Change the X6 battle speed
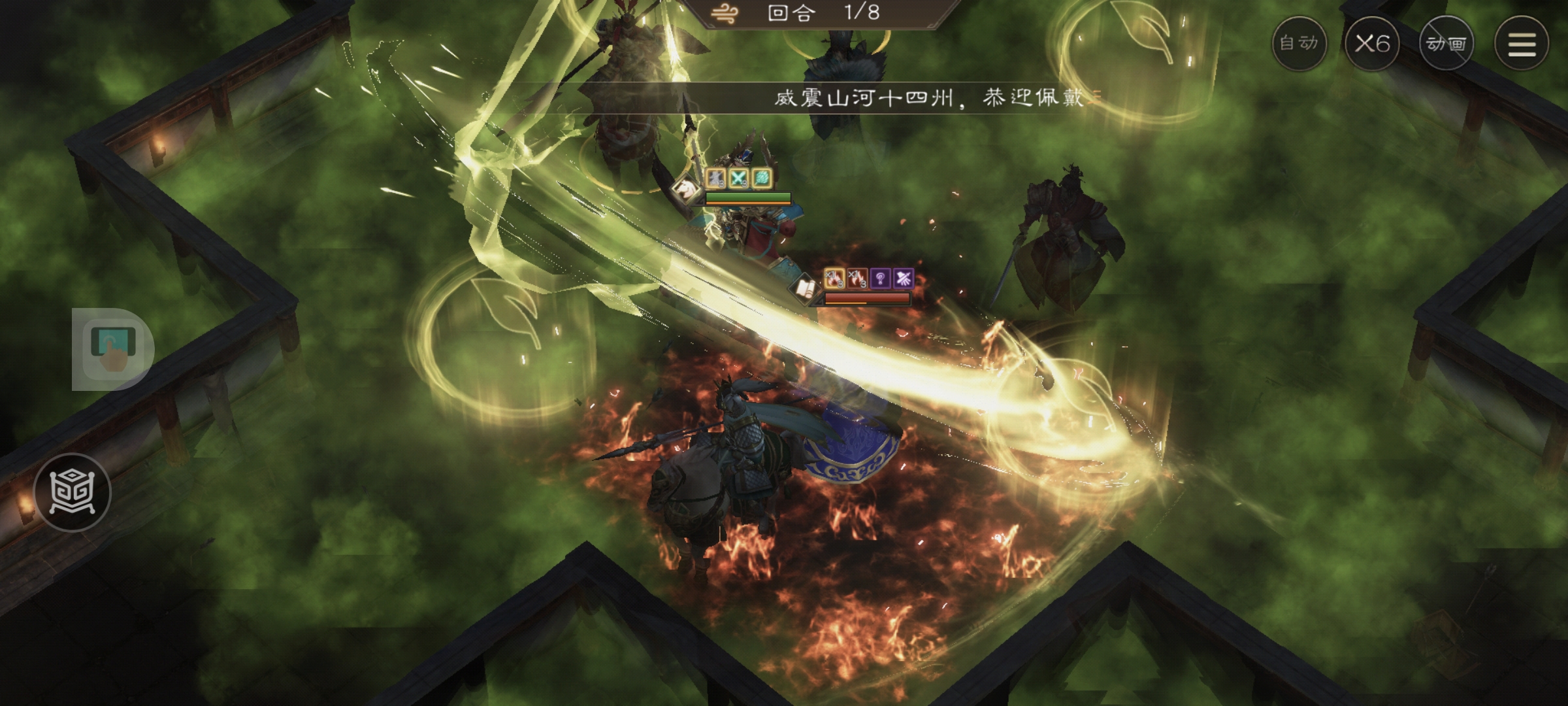 [1372, 44]
